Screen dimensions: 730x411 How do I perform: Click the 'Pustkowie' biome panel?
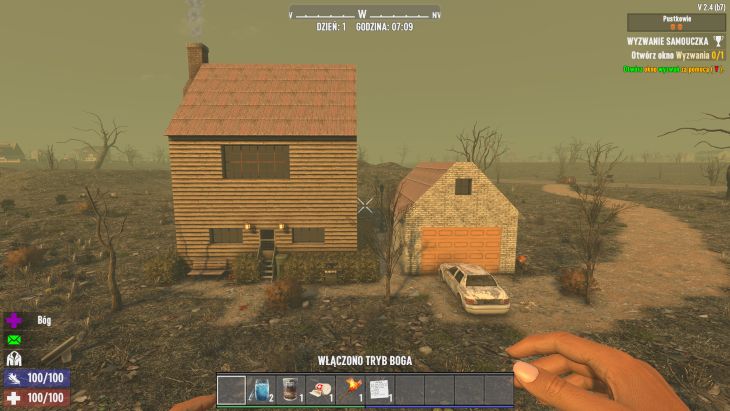(x=676, y=22)
